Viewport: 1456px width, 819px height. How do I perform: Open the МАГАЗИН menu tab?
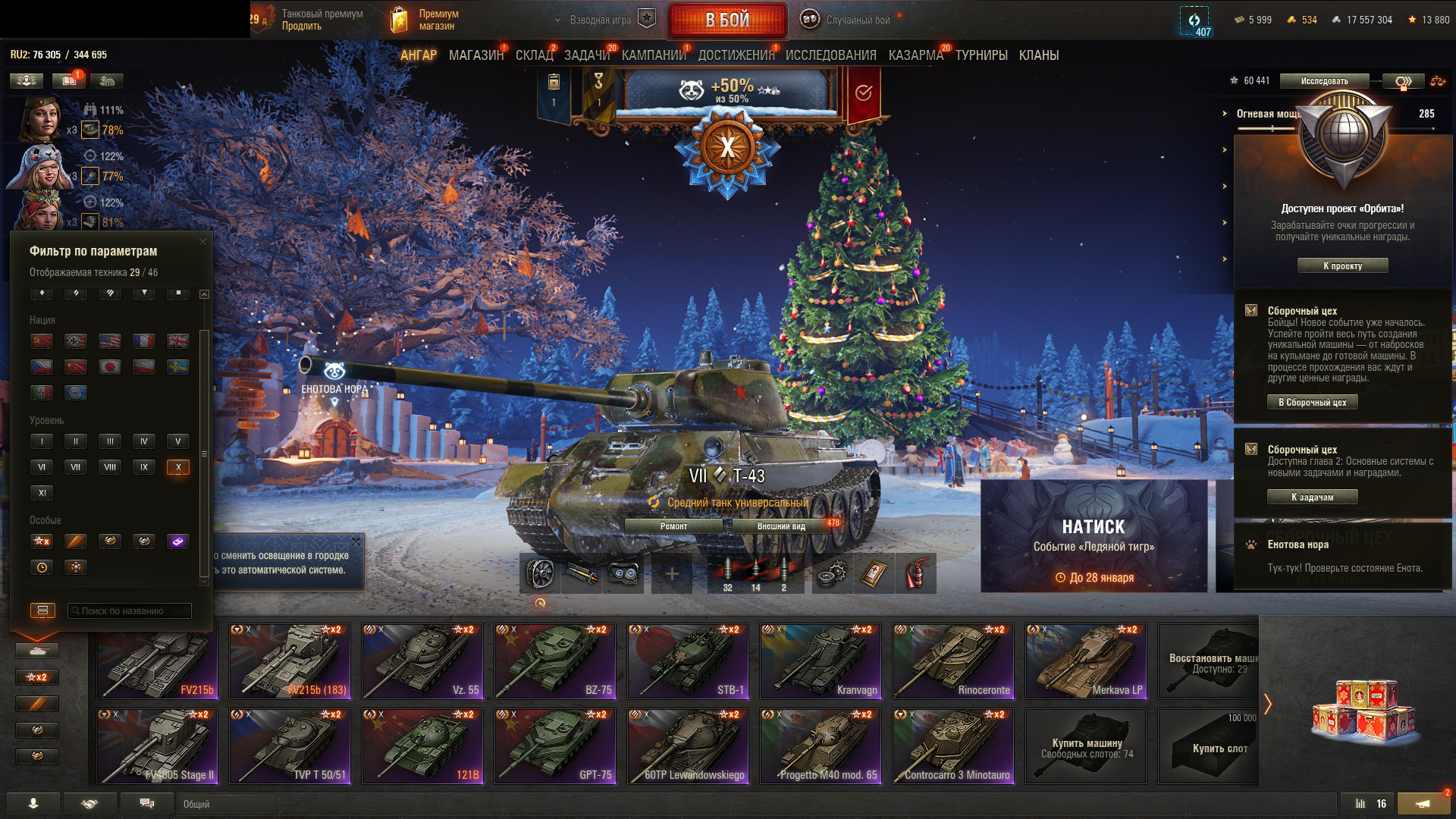pos(475,55)
